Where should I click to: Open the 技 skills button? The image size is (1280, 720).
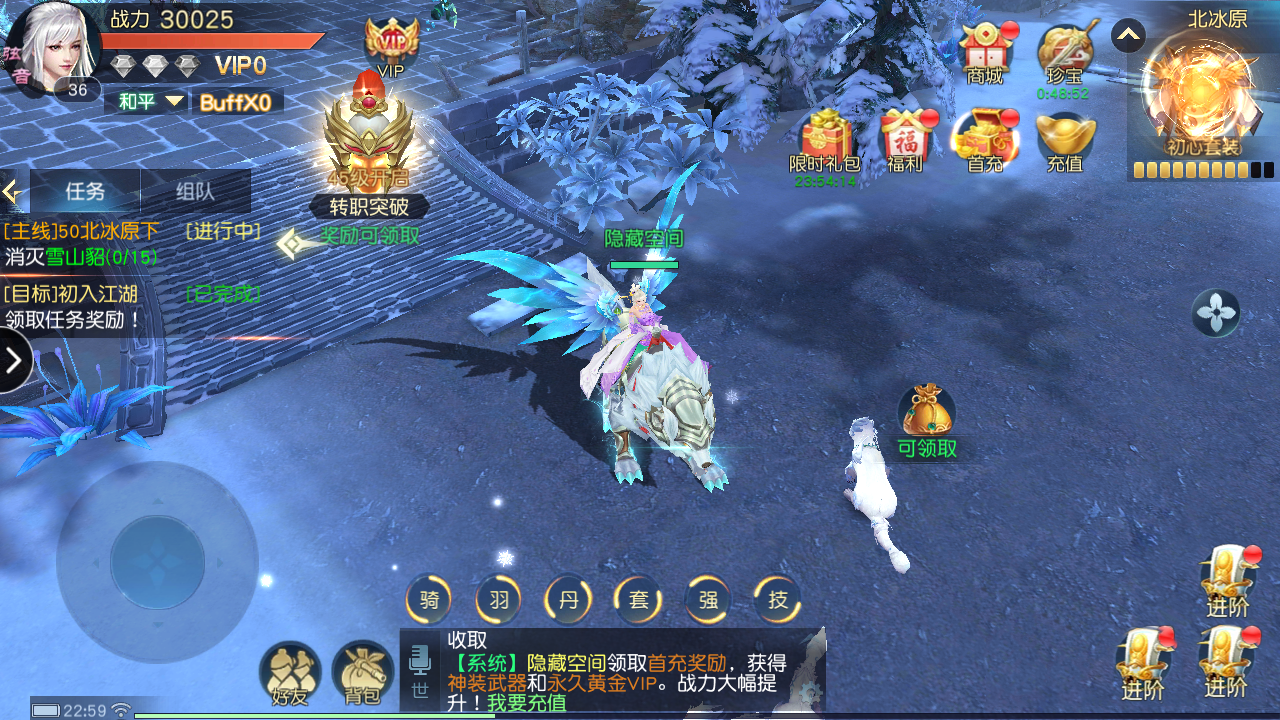[777, 600]
